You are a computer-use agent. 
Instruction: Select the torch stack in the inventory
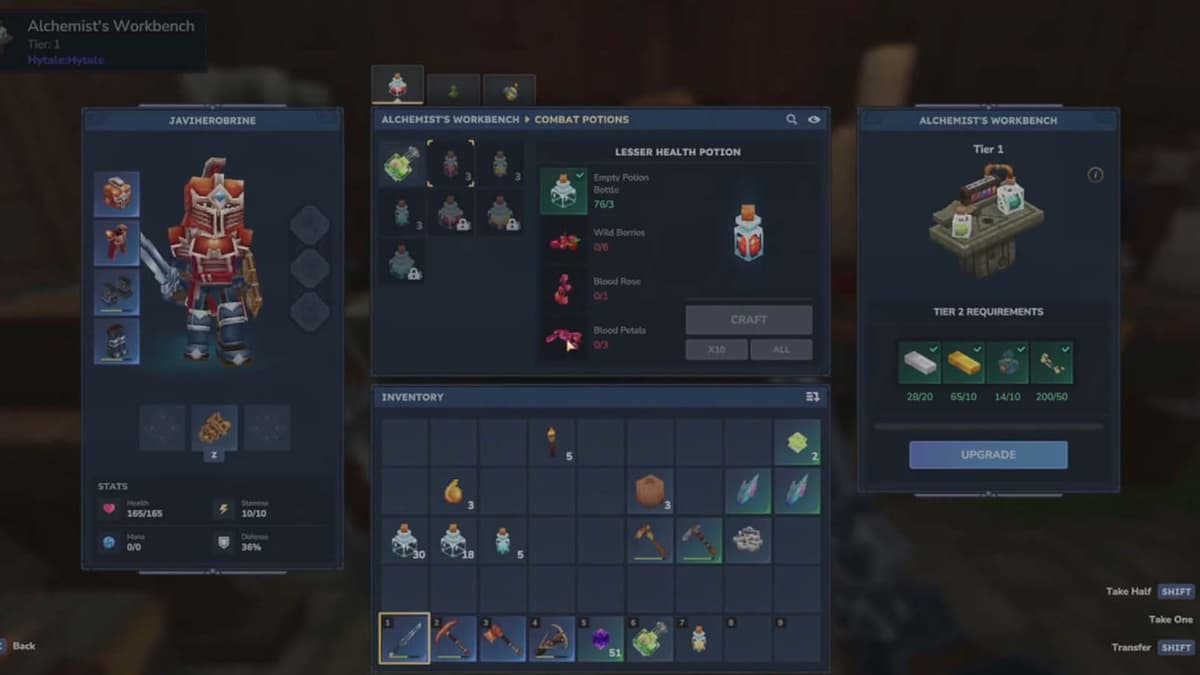pyautogui.click(x=551, y=442)
